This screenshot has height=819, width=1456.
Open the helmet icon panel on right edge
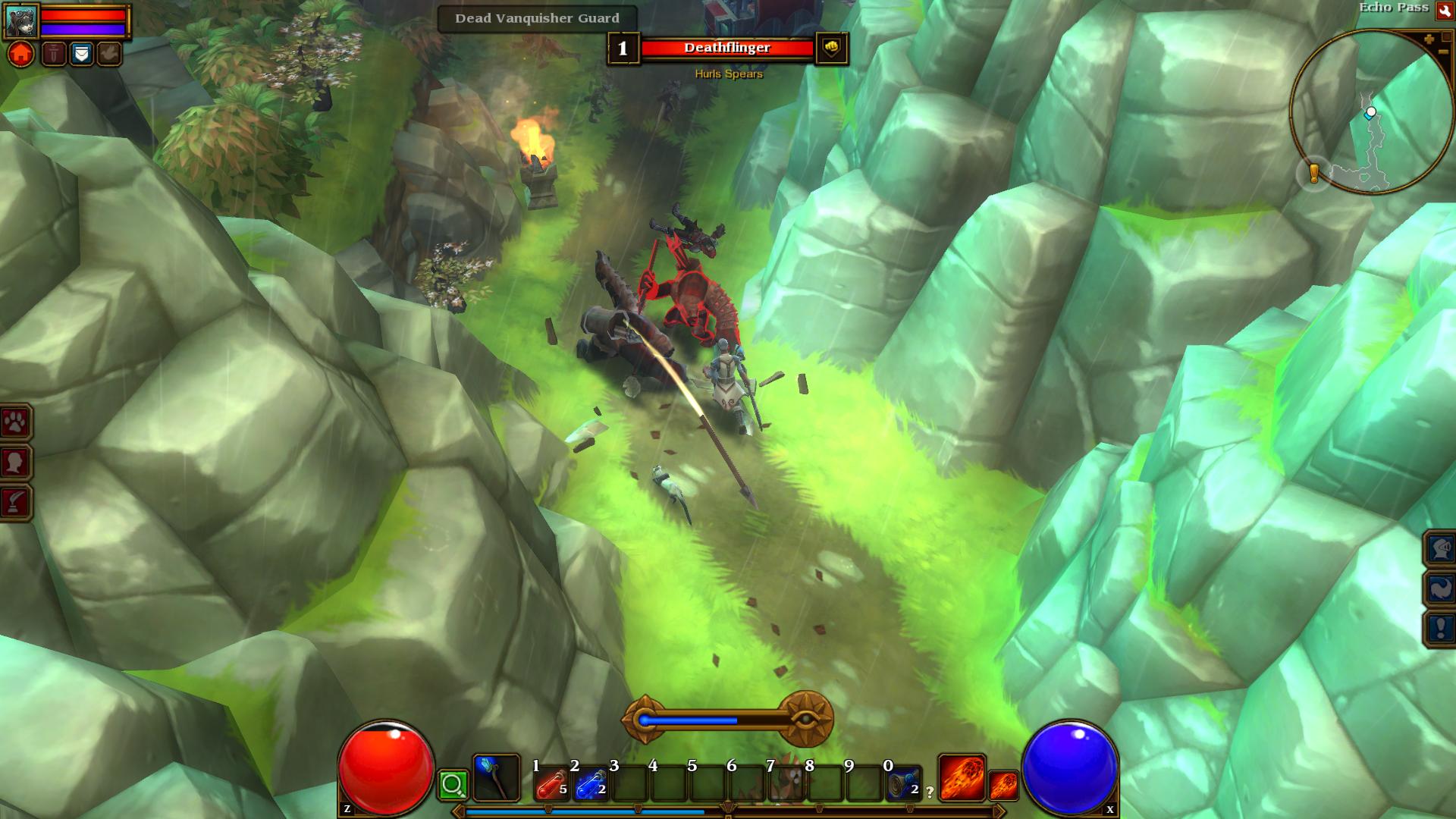click(x=1440, y=548)
